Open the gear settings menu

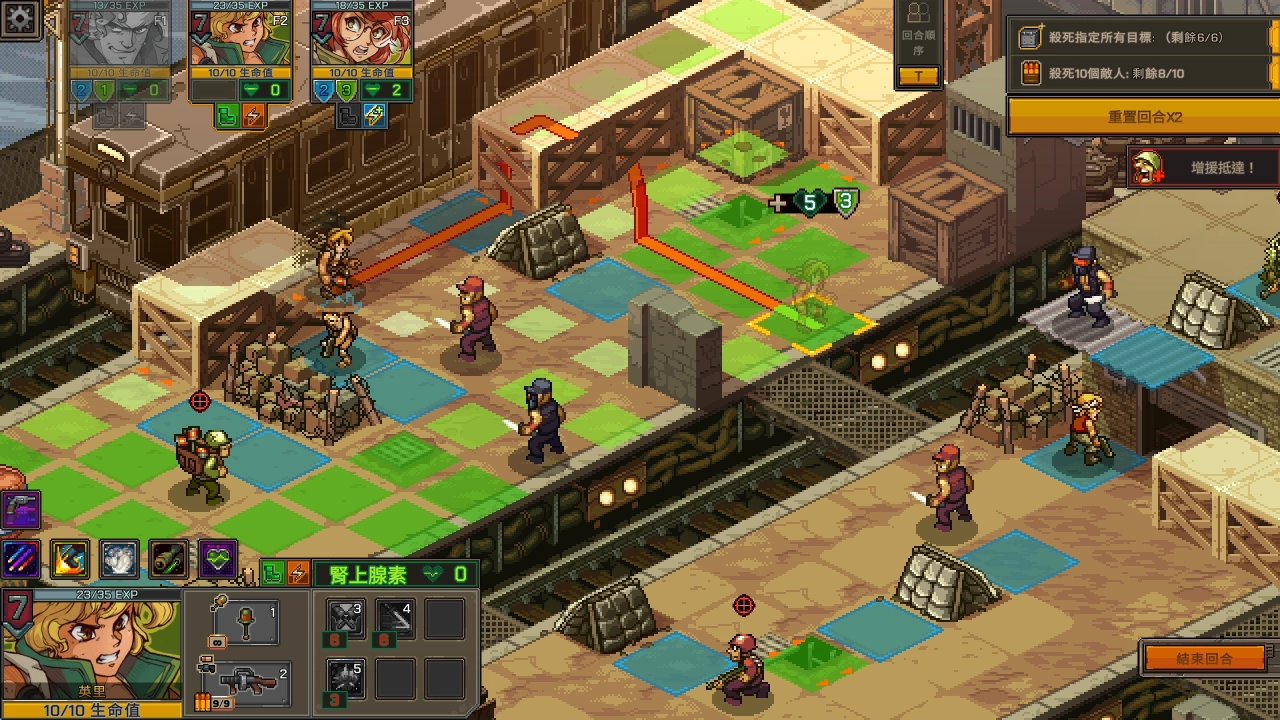pyautogui.click(x=19, y=17)
